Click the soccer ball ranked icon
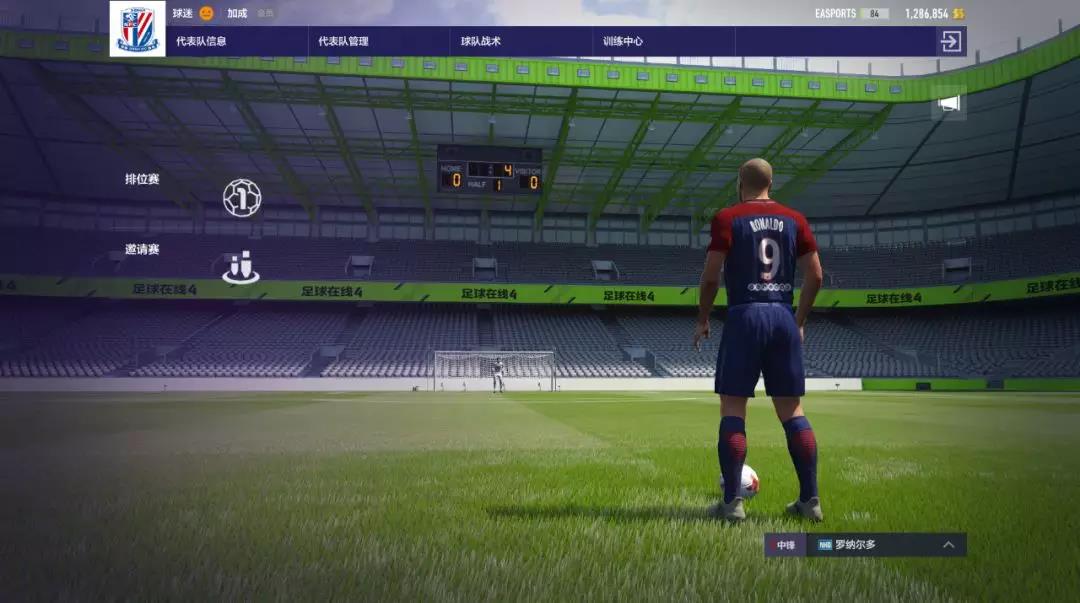This screenshot has width=1080, height=603. pyautogui.click(x=241, y=198)
